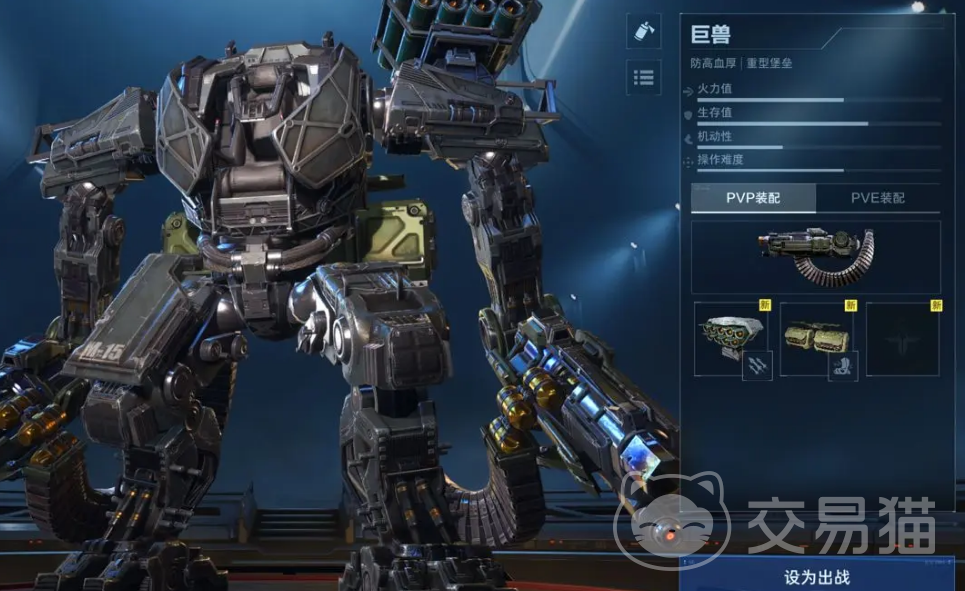
Task: Pick the twin green armor box module slot
Action: pos(816,339)
